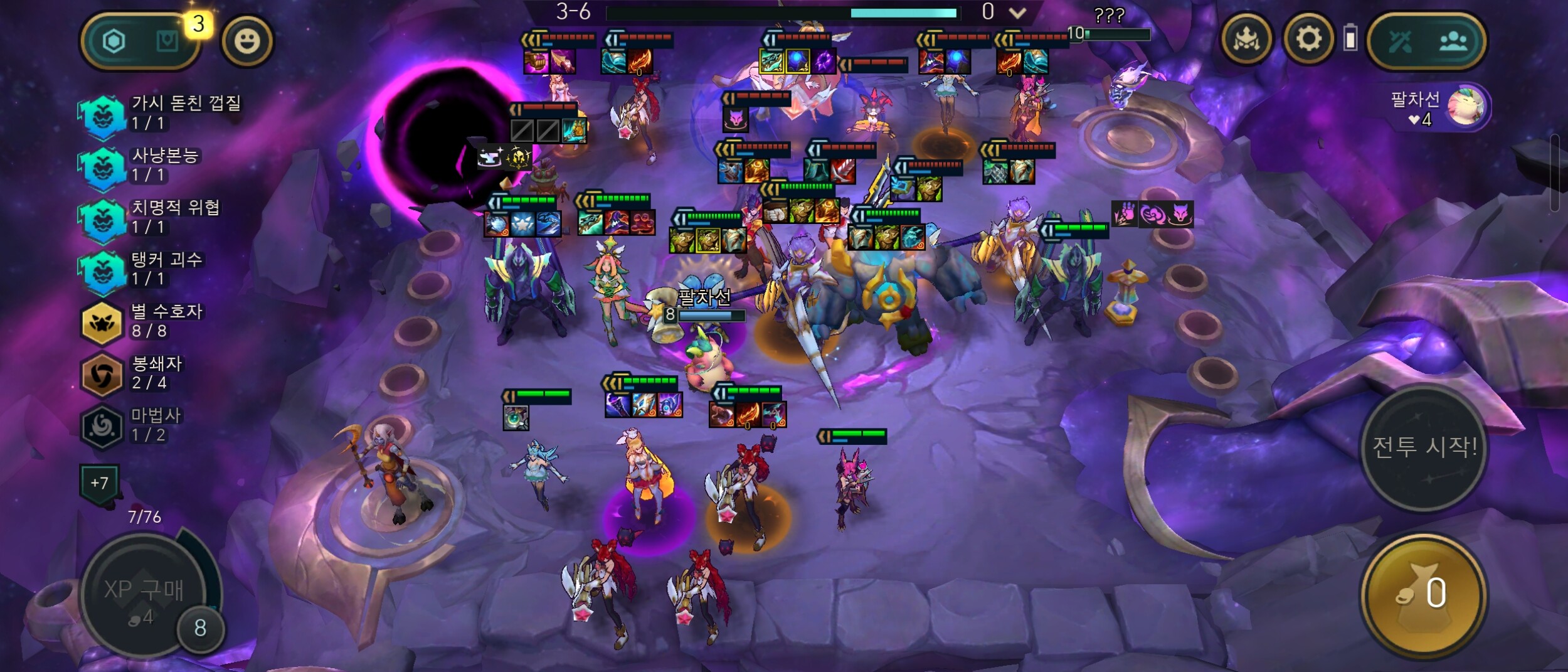
Task: Select the 사냥본능 trait entry
Action: click(x=144, y=165)
